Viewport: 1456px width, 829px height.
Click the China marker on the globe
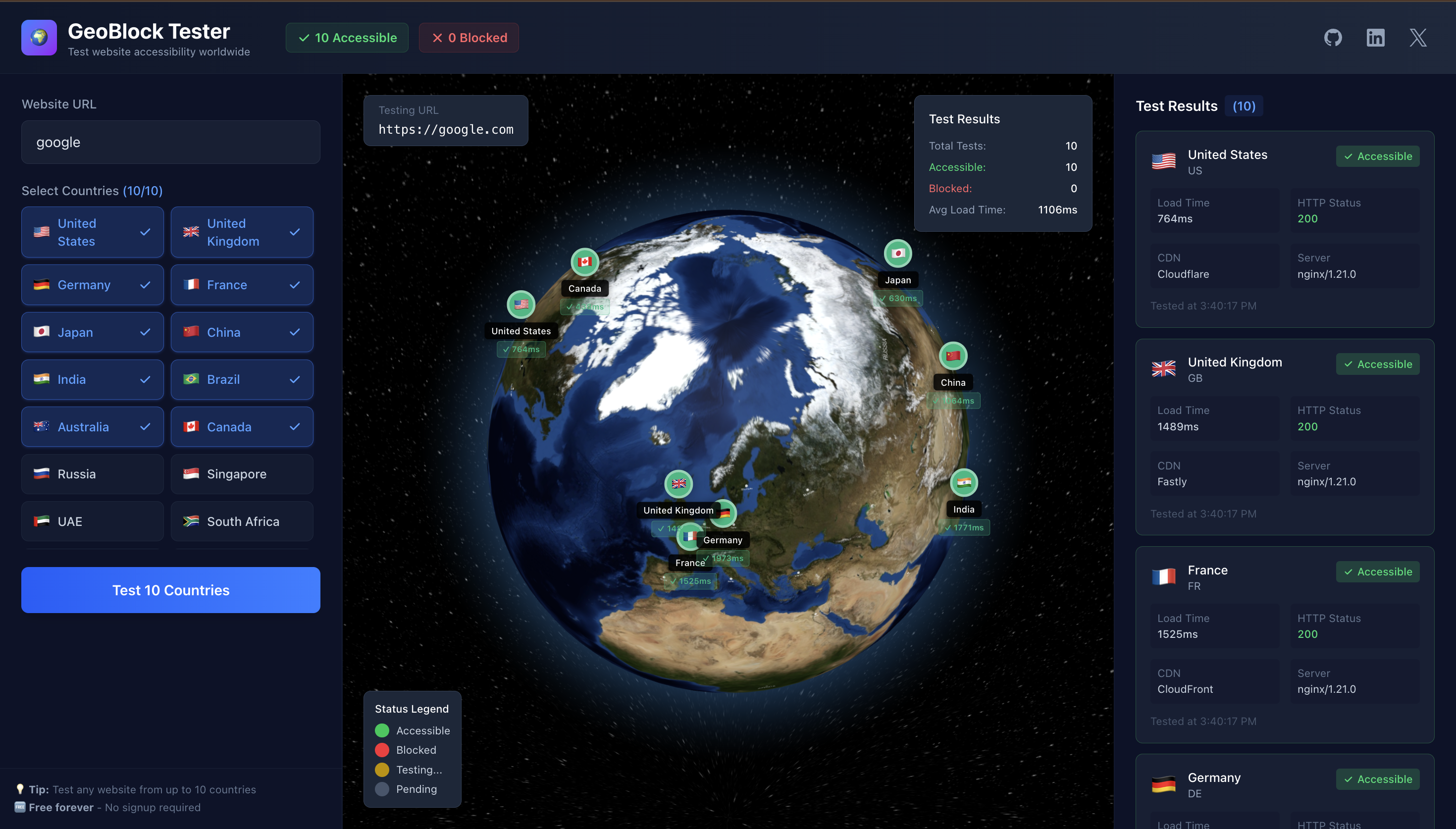click(x=952, y=355)
